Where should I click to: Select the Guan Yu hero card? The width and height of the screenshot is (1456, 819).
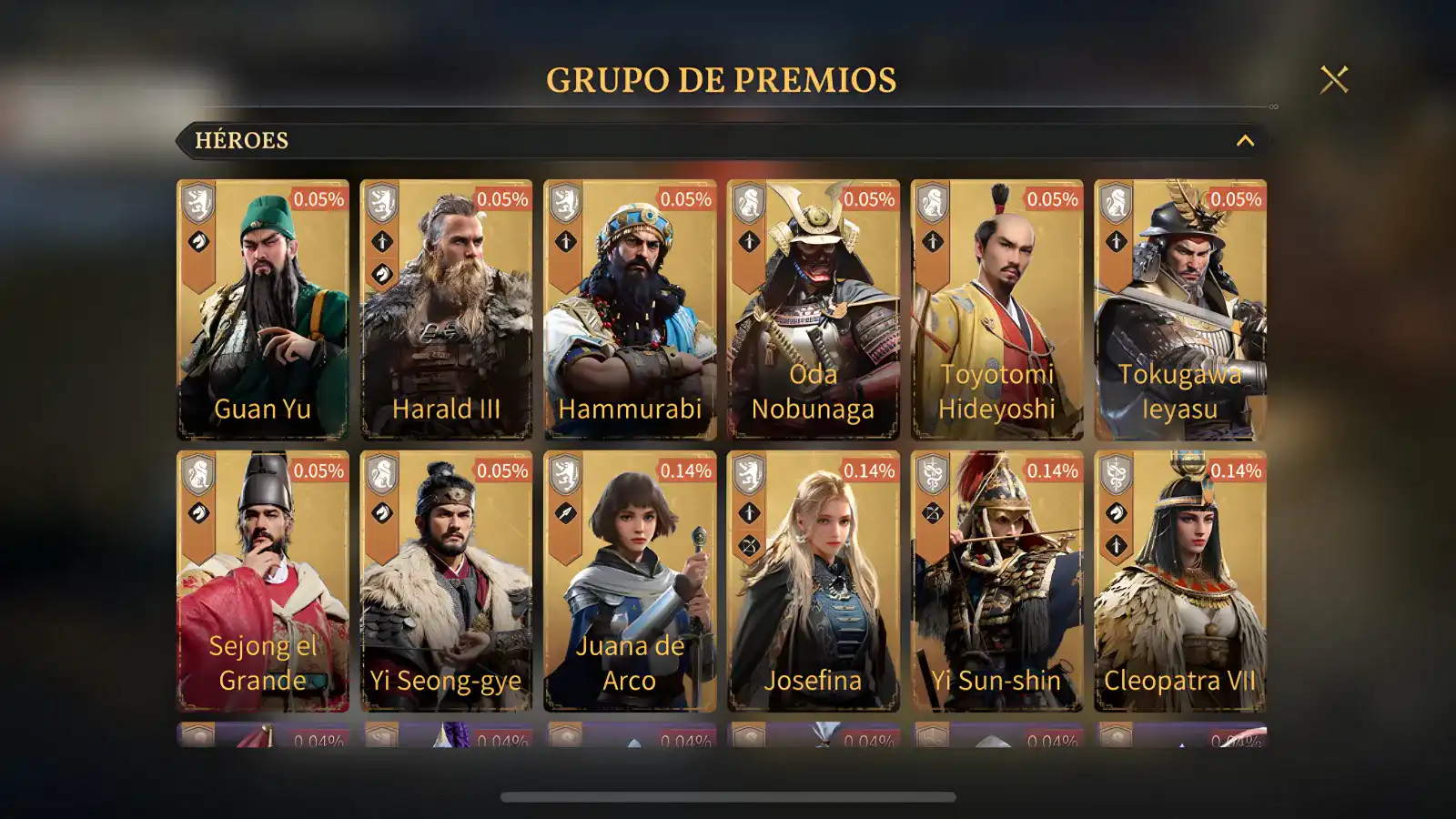click(263, 309)
